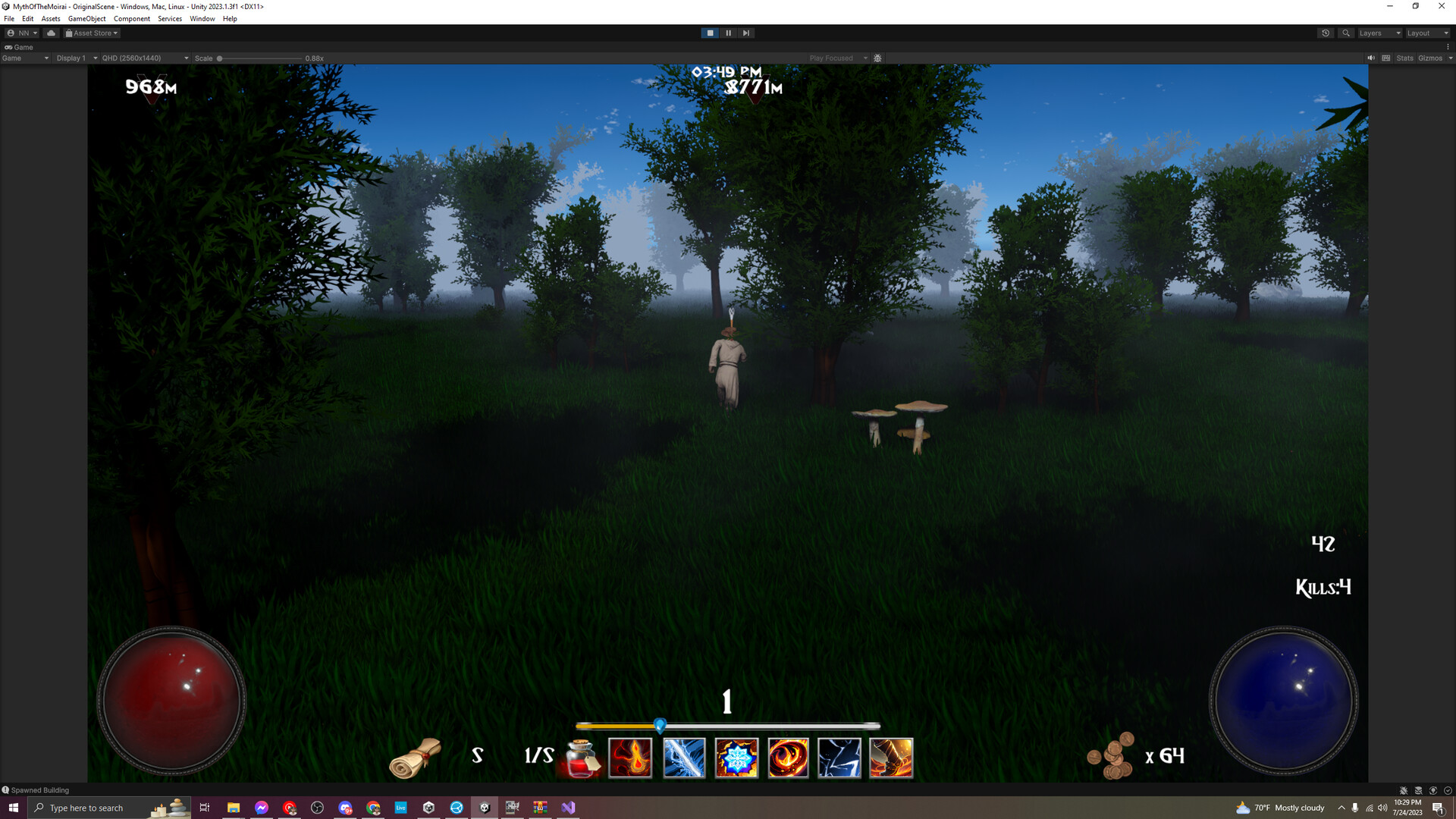Toggle Mute Audio in the Game view
The height and width of the screenshot is (819, 1456).
point(1370,58)
